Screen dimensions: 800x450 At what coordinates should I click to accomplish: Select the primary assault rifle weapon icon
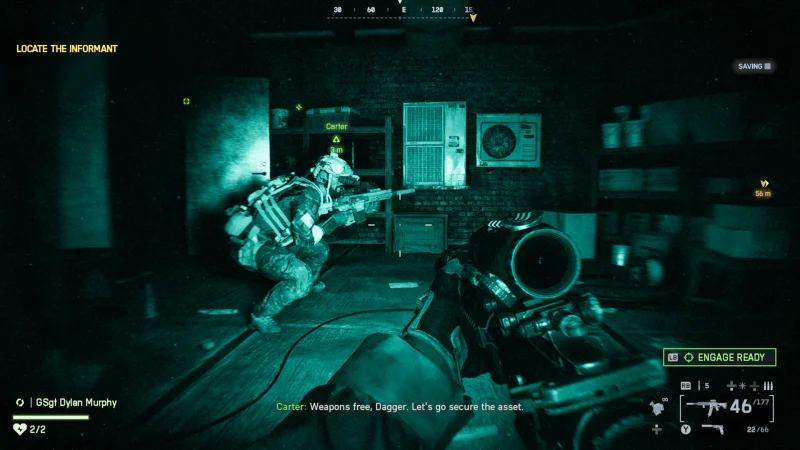click(706, 407)
